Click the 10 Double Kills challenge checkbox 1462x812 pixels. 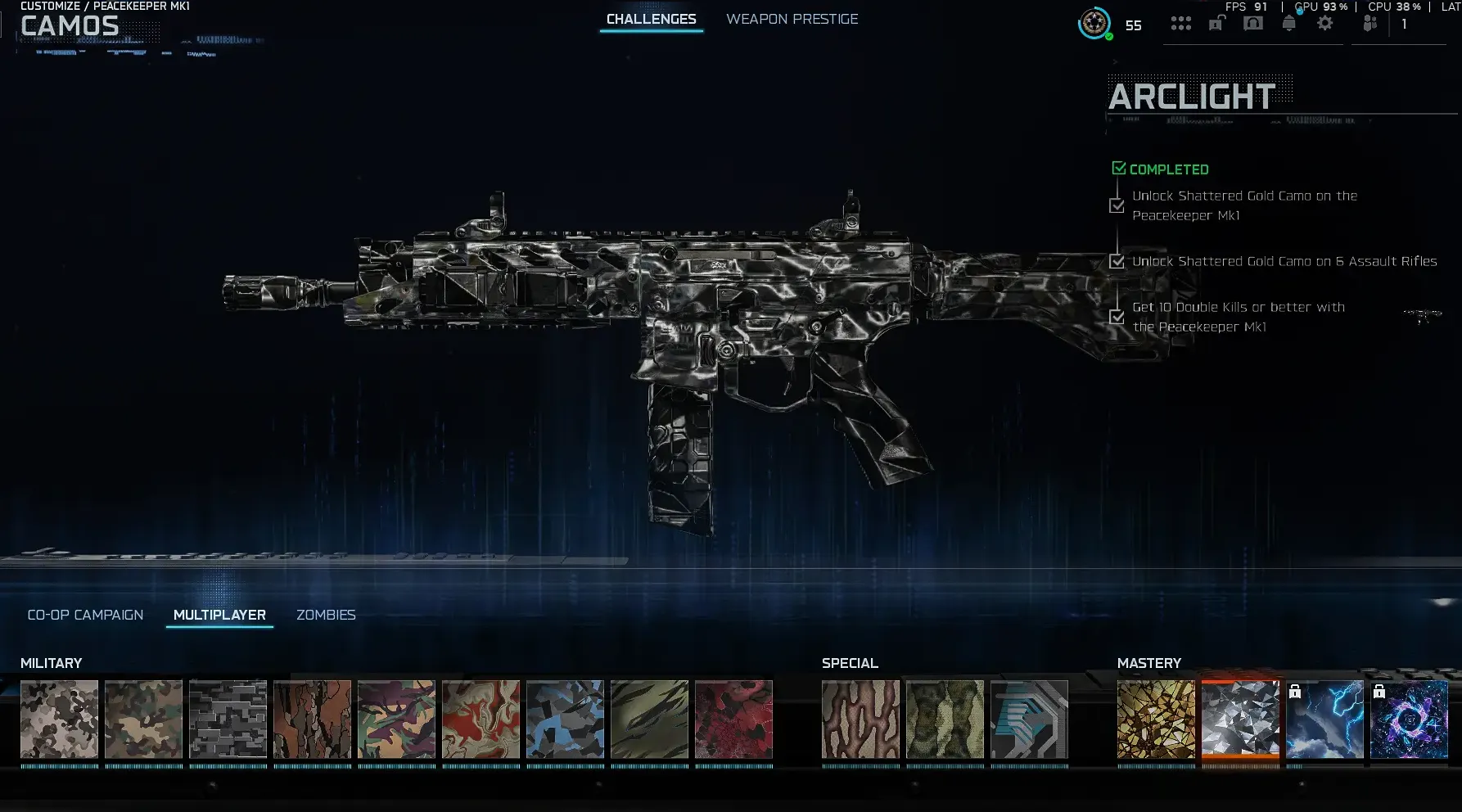pos(1117,317)
